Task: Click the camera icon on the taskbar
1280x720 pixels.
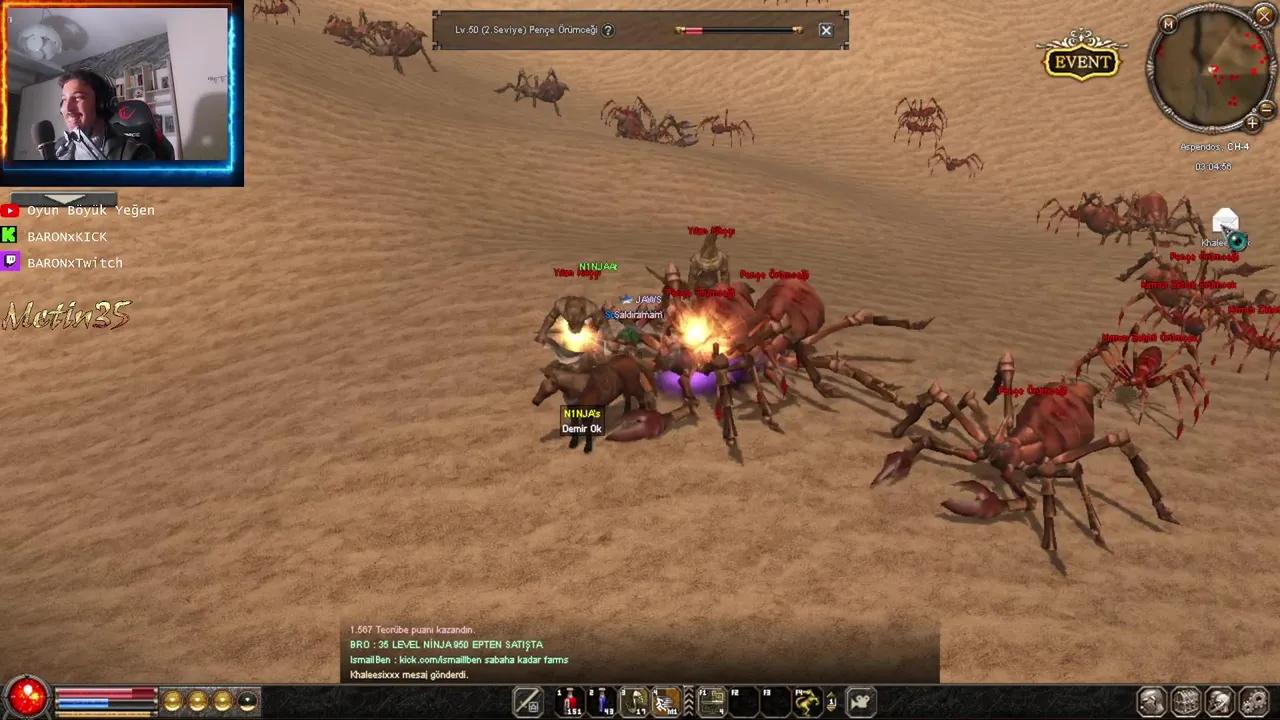Action: (860, 702)
